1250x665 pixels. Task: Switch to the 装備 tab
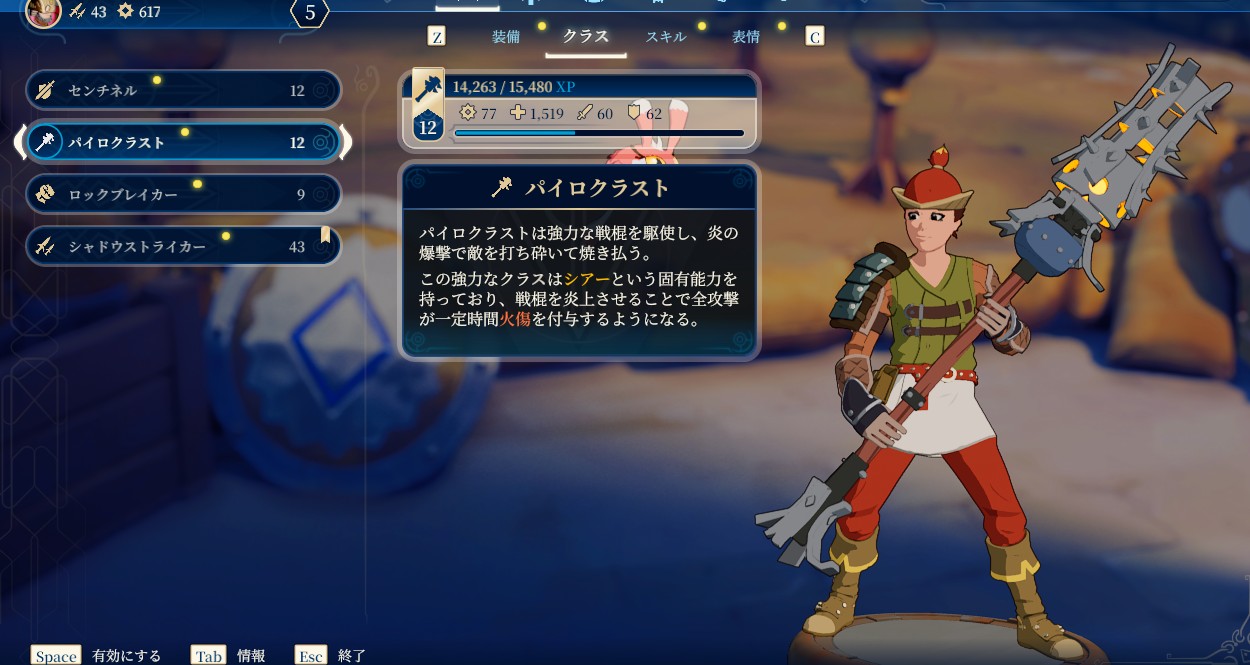[x=506, y=37]
